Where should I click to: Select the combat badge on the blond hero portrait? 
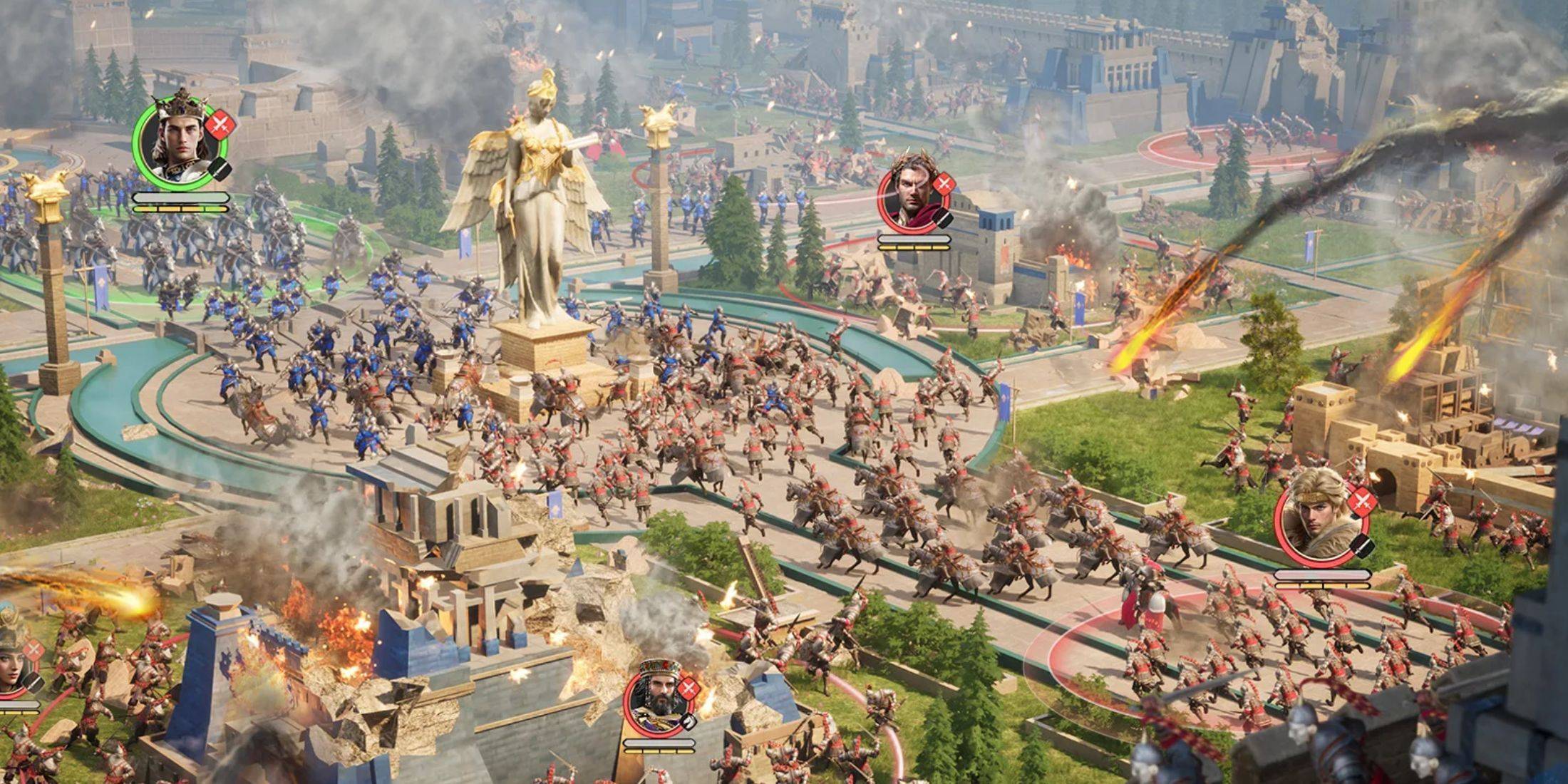[1363, 501]
